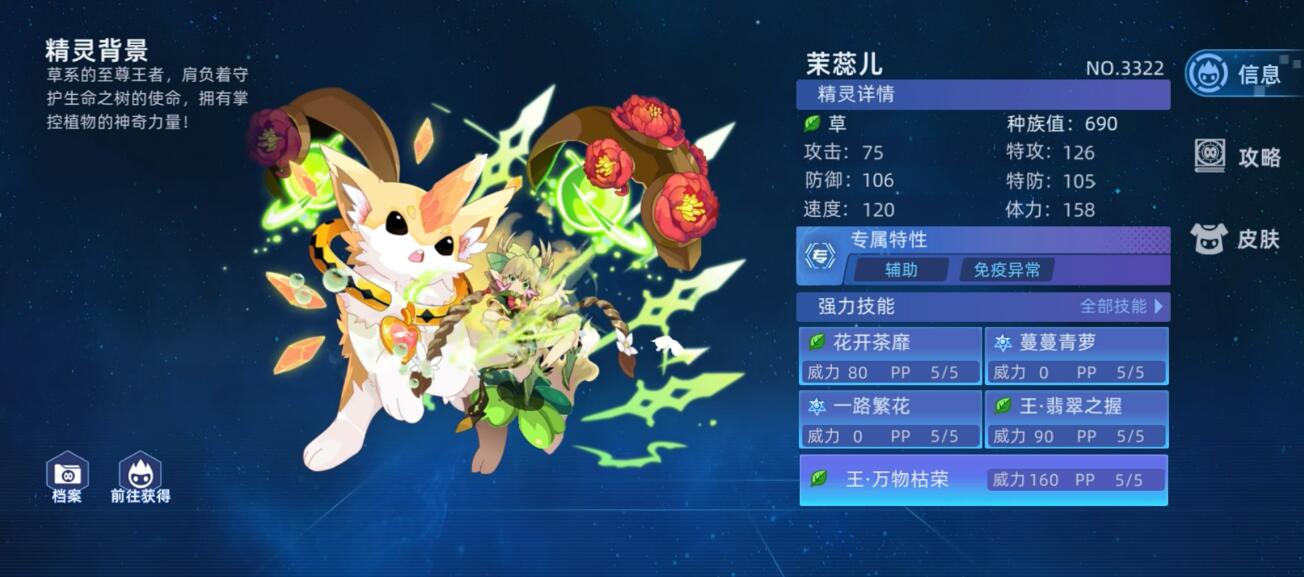Select the 王·万物枯荣 ultimate skill
1304x577 pixels.
pos(983,480)
